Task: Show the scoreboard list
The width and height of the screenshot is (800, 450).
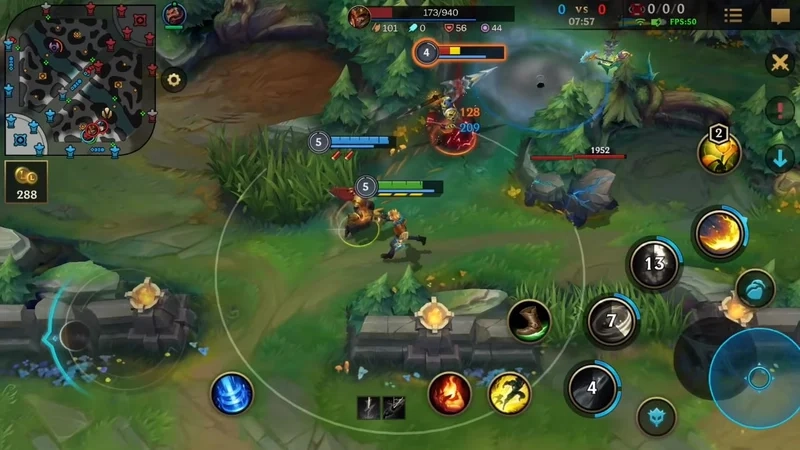Action: tap(733, 15)
